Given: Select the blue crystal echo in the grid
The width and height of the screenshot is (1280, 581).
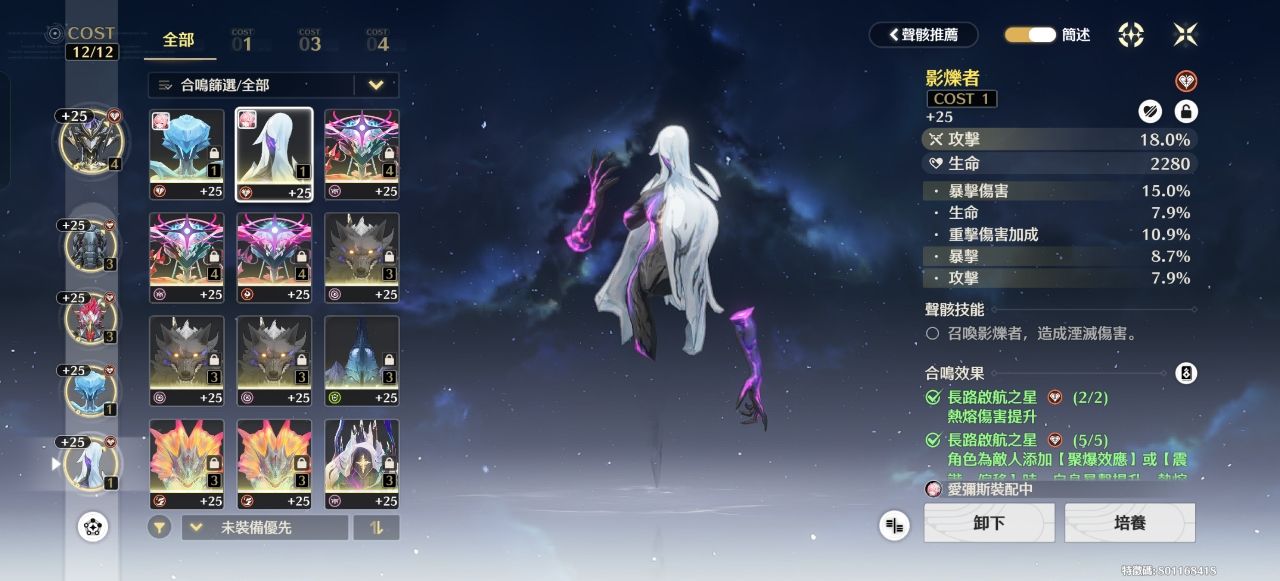Looking at the screenshot, I should coord(186,154).
